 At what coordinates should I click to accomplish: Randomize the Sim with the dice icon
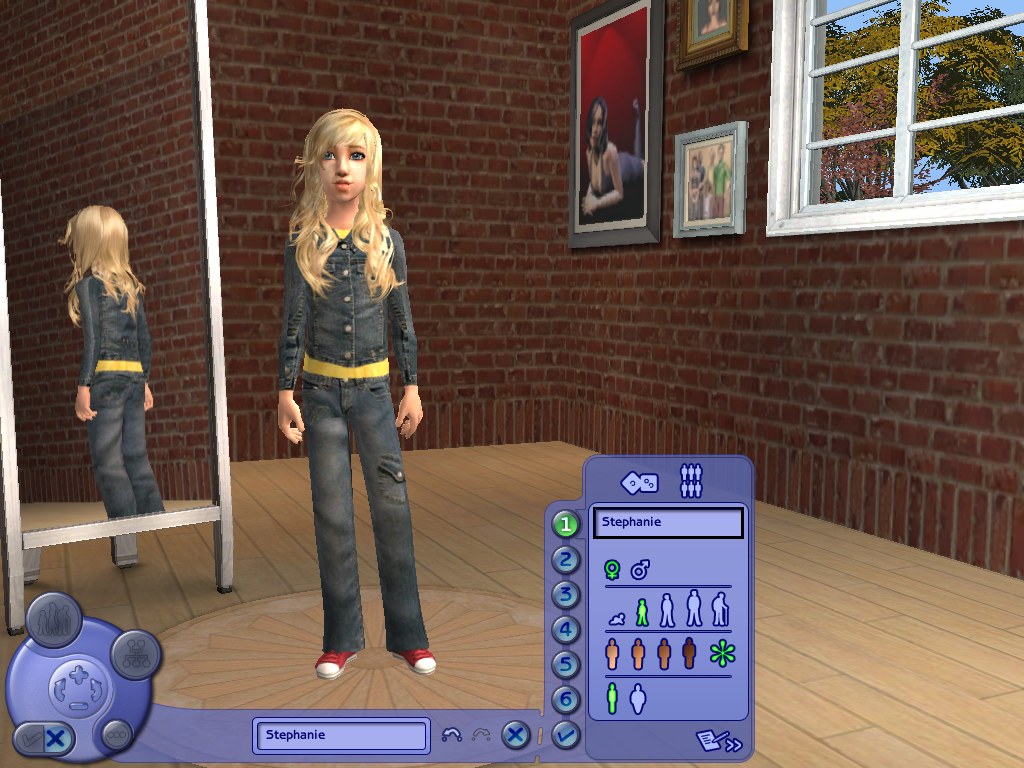[x=639, y=482]
